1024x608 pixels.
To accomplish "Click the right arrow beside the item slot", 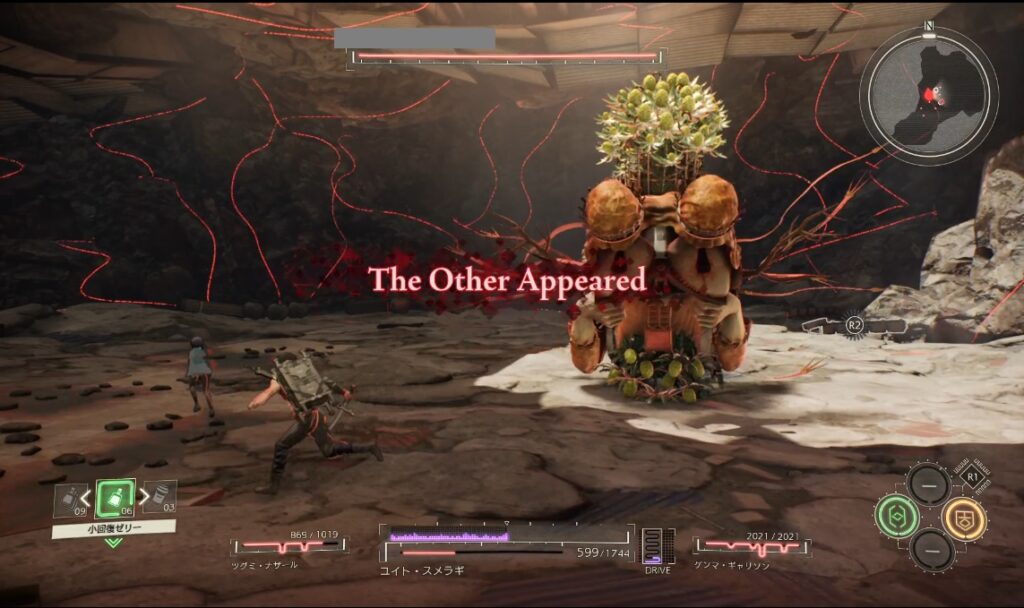I will click(x=142, y=497).
